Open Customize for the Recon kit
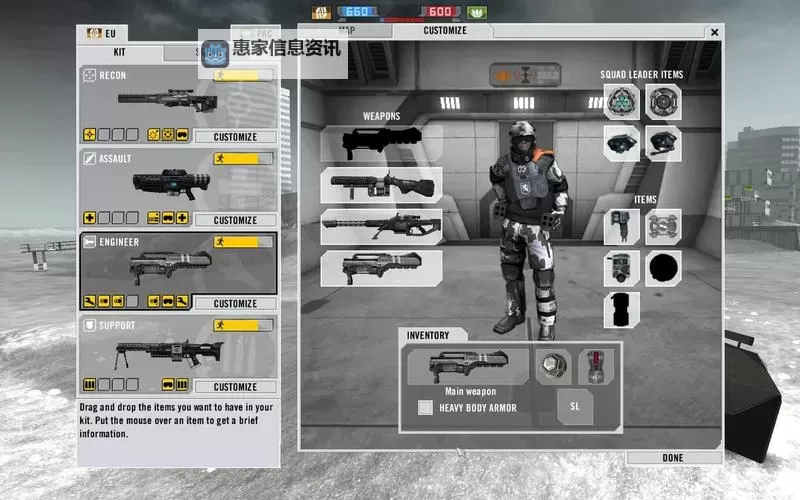800x500 pixels. (235, 137)
